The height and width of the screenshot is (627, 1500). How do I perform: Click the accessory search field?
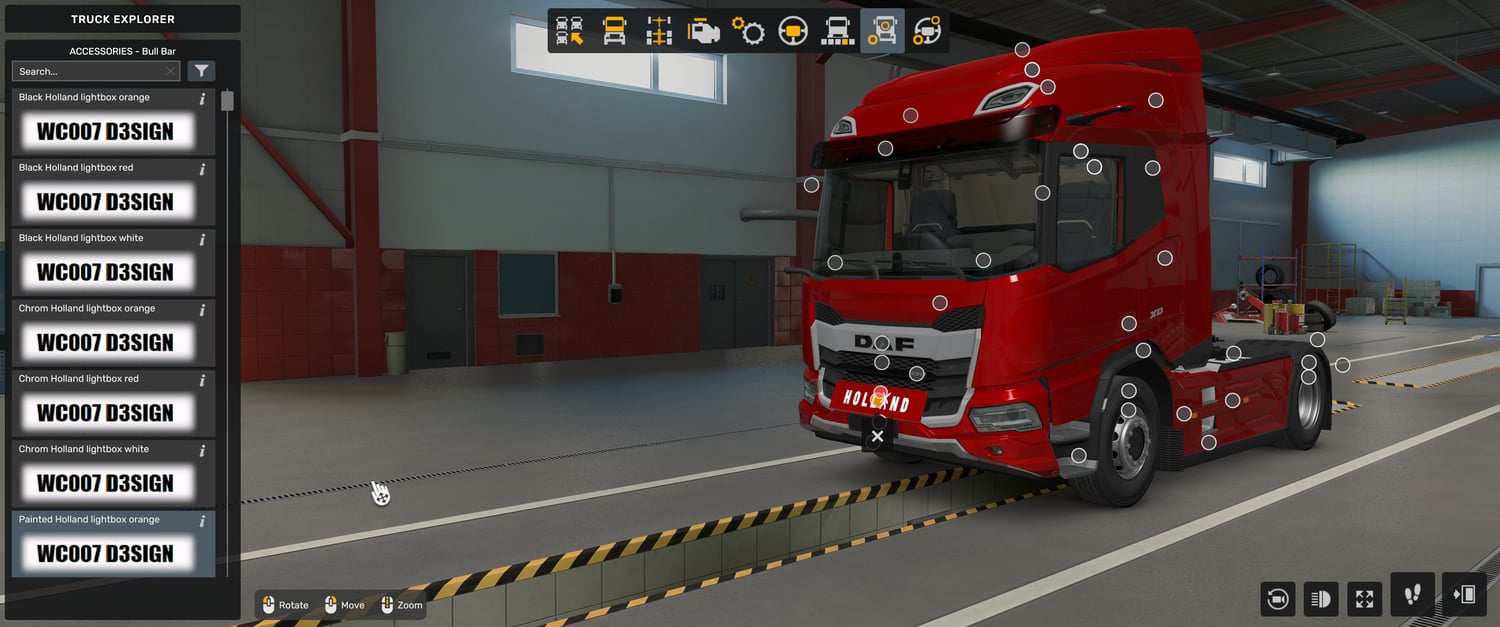pyautogui.click(x=90, y=71)
